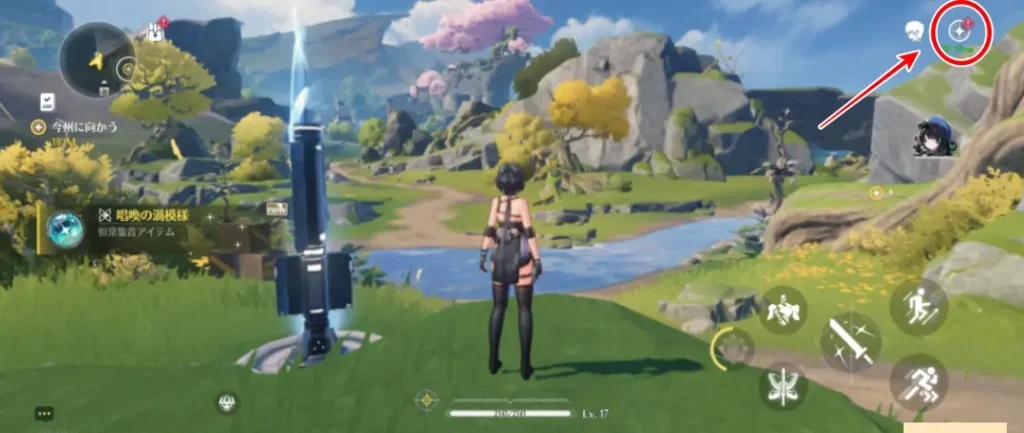
Task: Trigger the echo skill ring button
Action: (x=734, y=348)
